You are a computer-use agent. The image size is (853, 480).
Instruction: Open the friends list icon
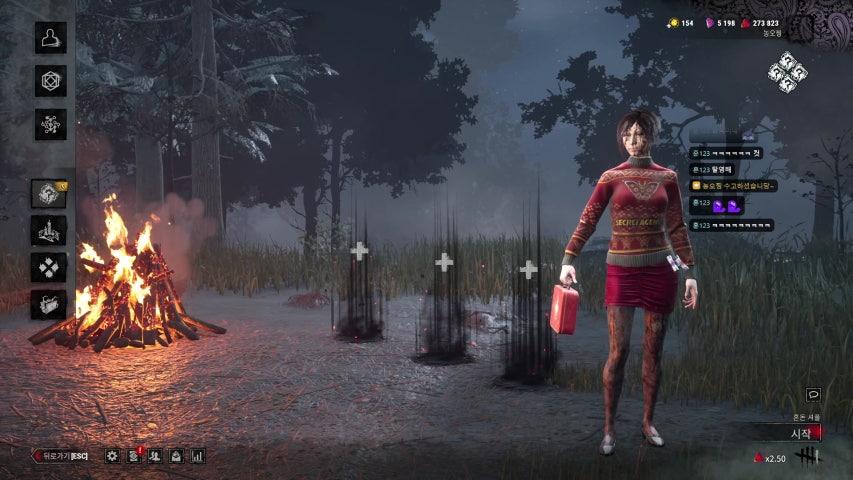click(155, 456)
